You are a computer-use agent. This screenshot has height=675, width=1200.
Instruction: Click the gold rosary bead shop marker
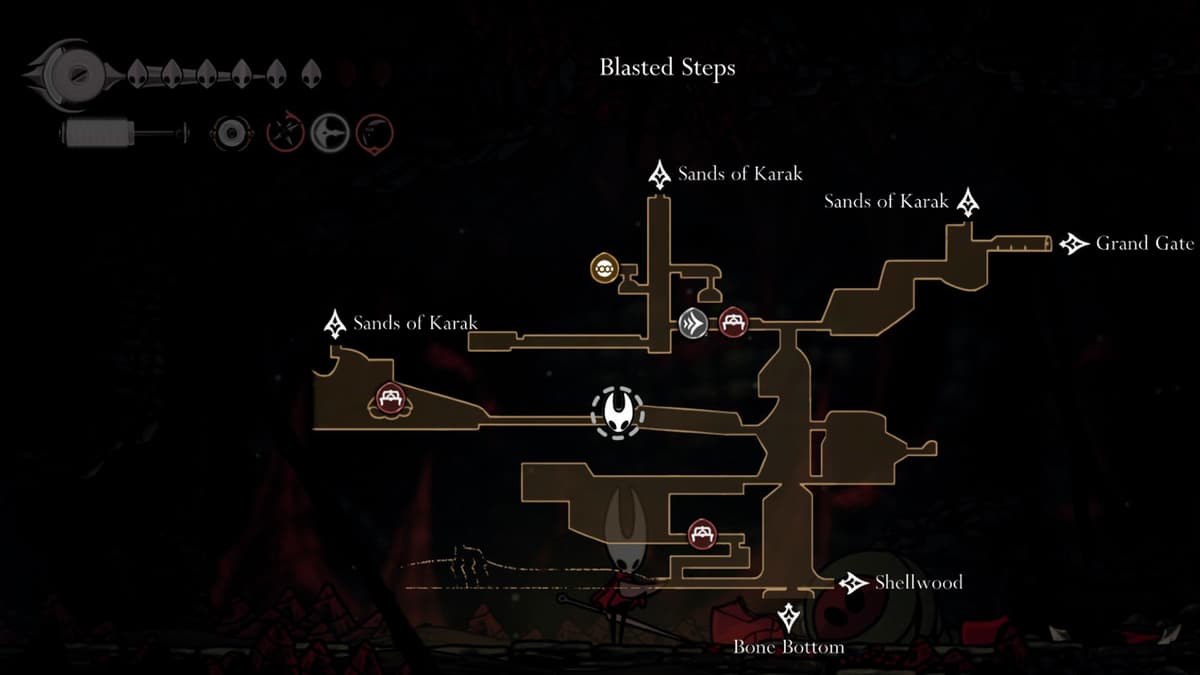(x=605, y=268)
